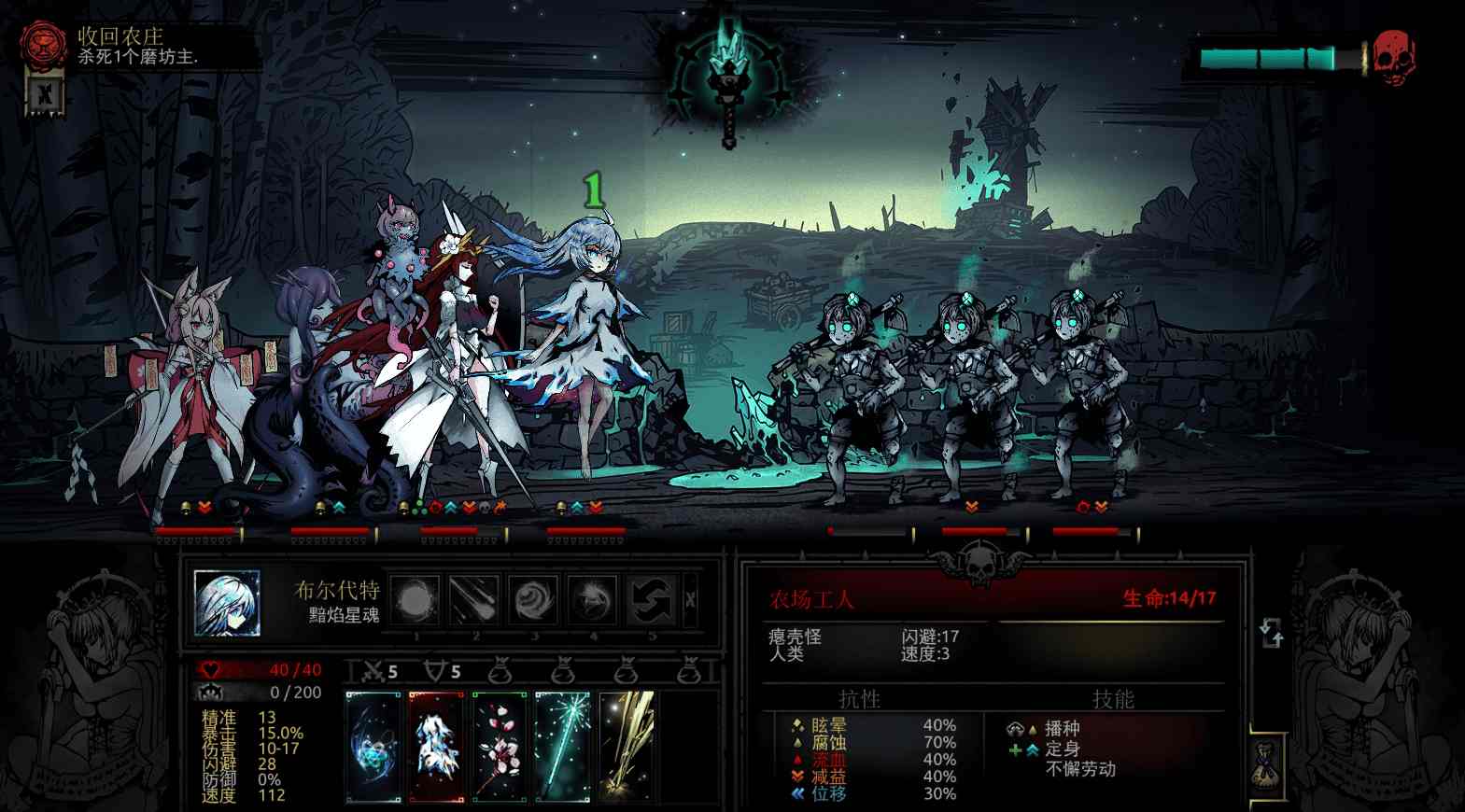Toggle the stun resistance icon beside 眩晕
The width and height of the screenshot is (1465, 812).
coord(796,723)
